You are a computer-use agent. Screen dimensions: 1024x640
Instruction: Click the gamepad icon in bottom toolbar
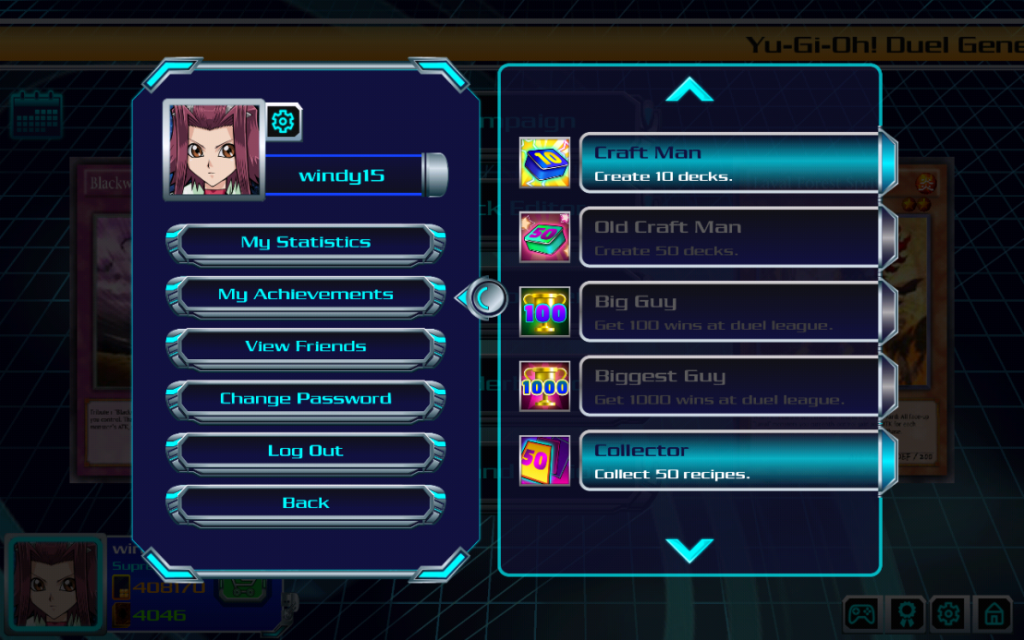click(862, 612)
